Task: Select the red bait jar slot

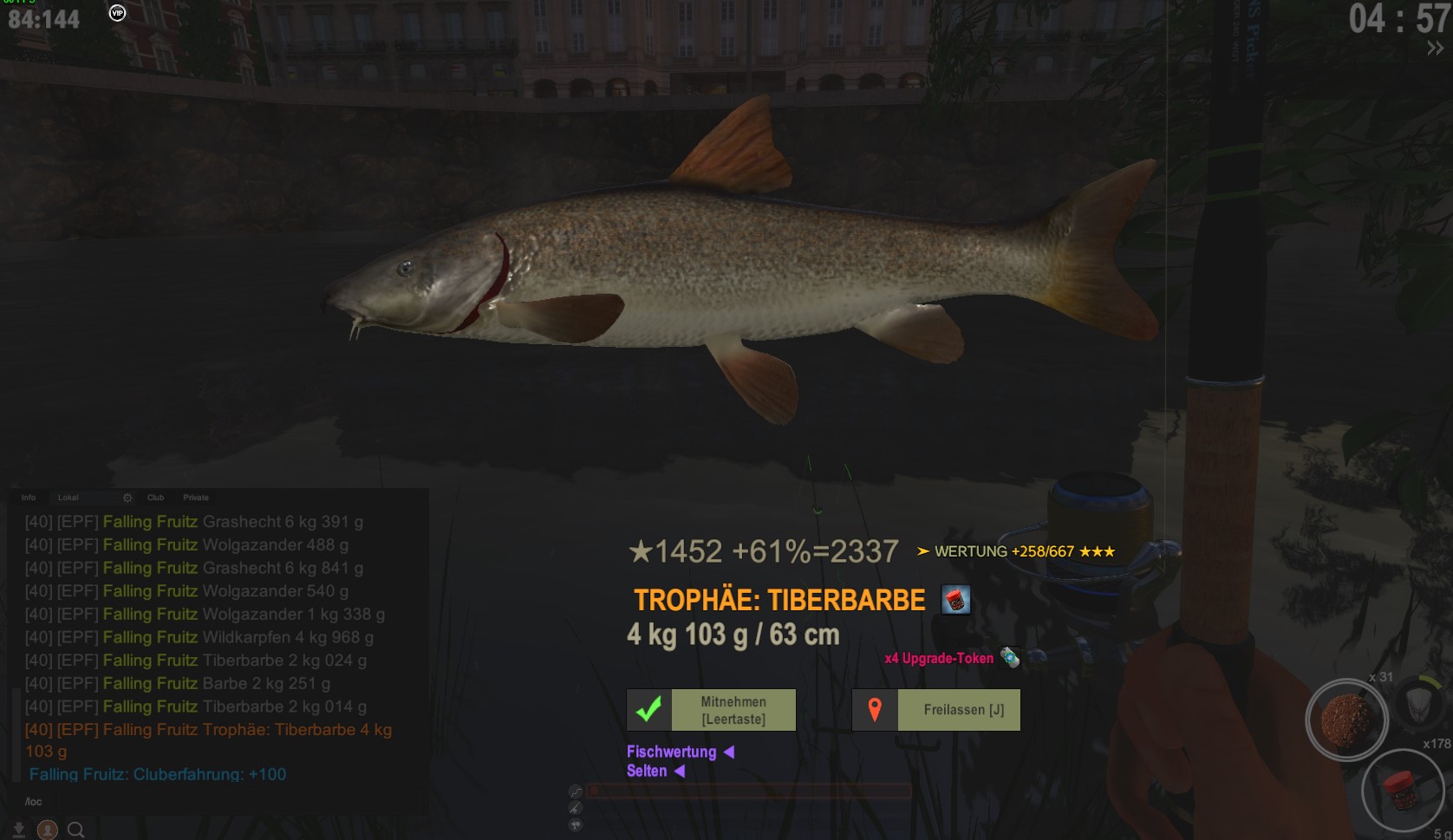Action: point(1401,788)
